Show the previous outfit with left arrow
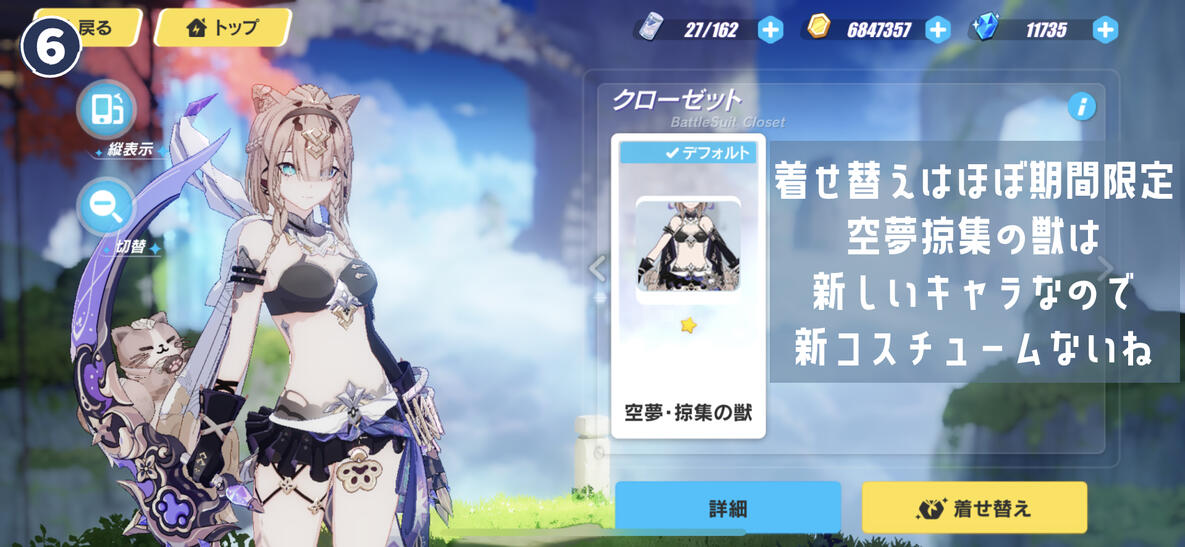 tap(598, 268)
